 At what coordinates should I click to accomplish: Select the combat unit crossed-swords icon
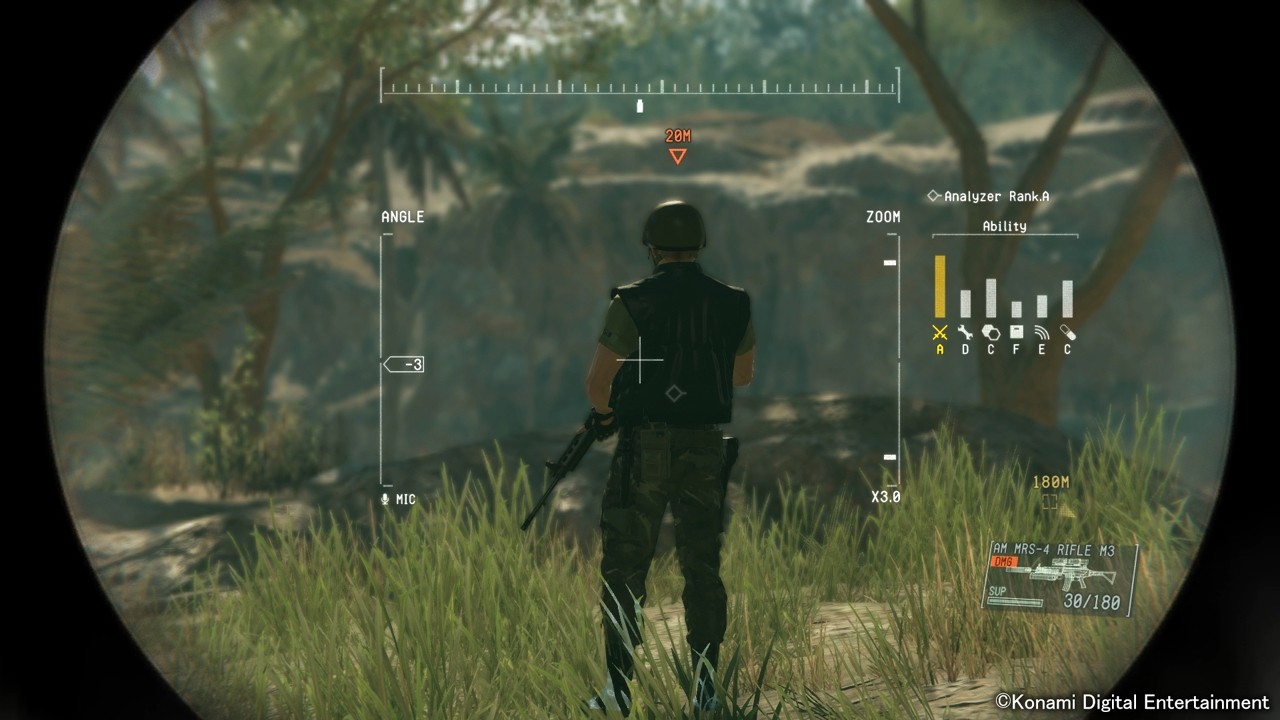click(939, 331)
